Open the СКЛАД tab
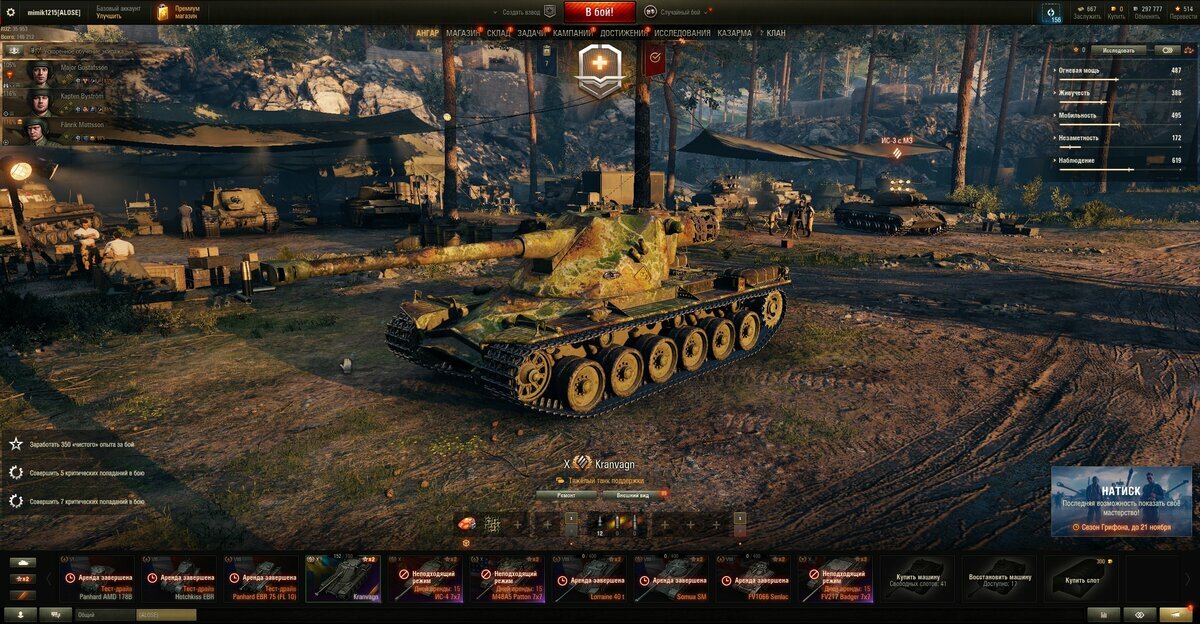Viewport: 1200px width, 624px height. click(499, 33)
